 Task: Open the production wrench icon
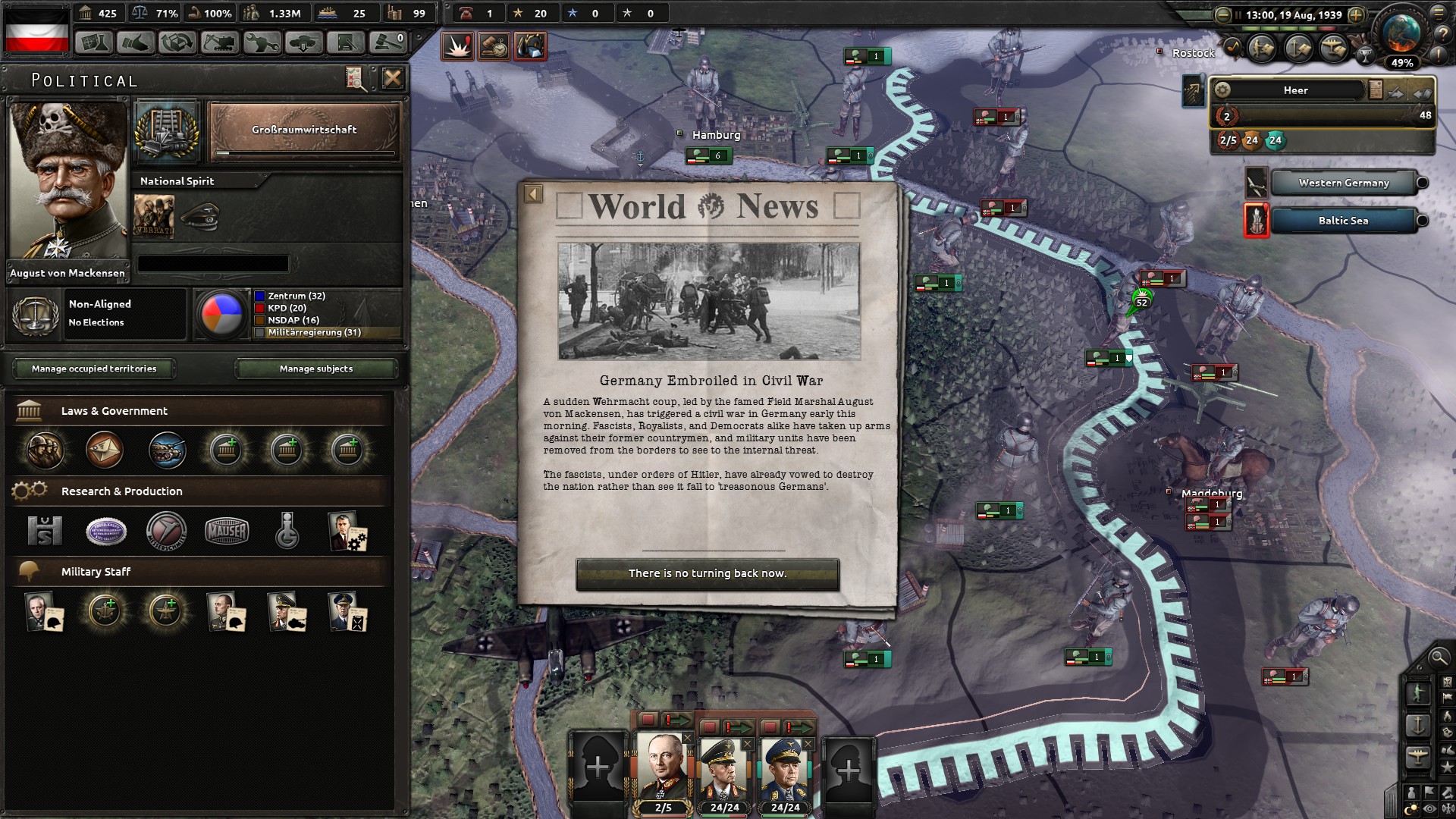(x=263, y=43)
